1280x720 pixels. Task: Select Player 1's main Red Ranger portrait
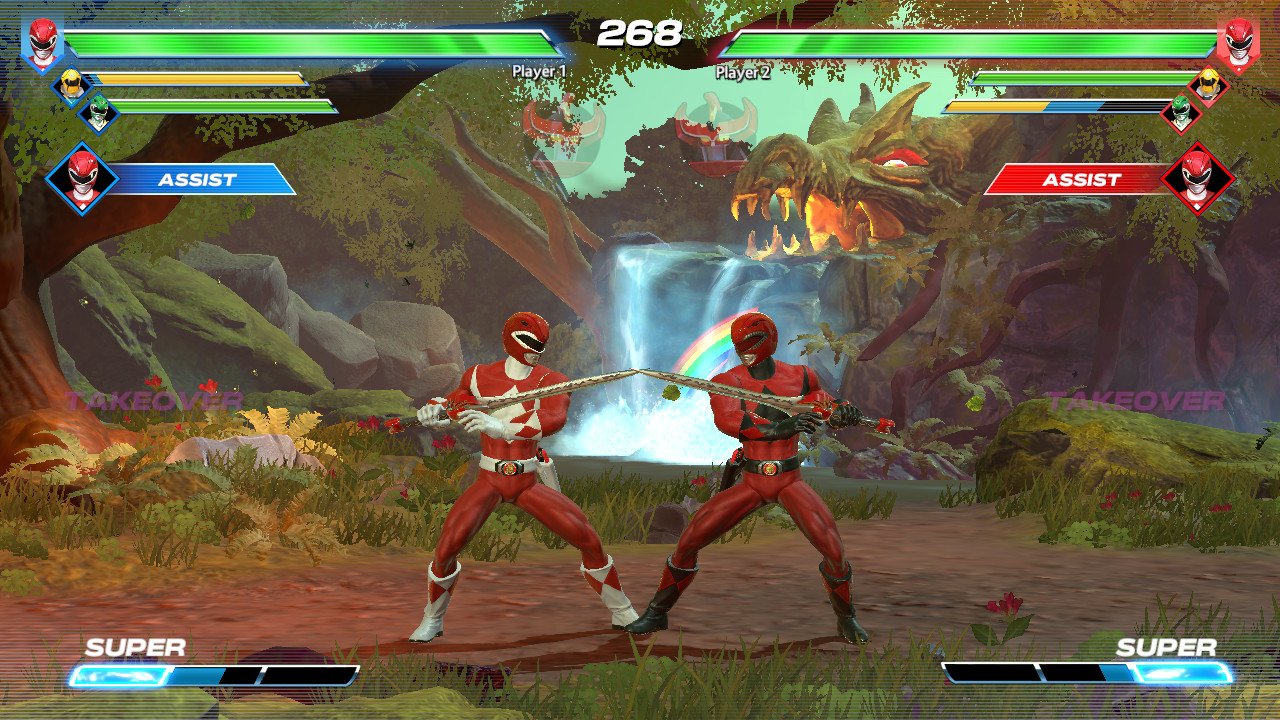(43, 45)
